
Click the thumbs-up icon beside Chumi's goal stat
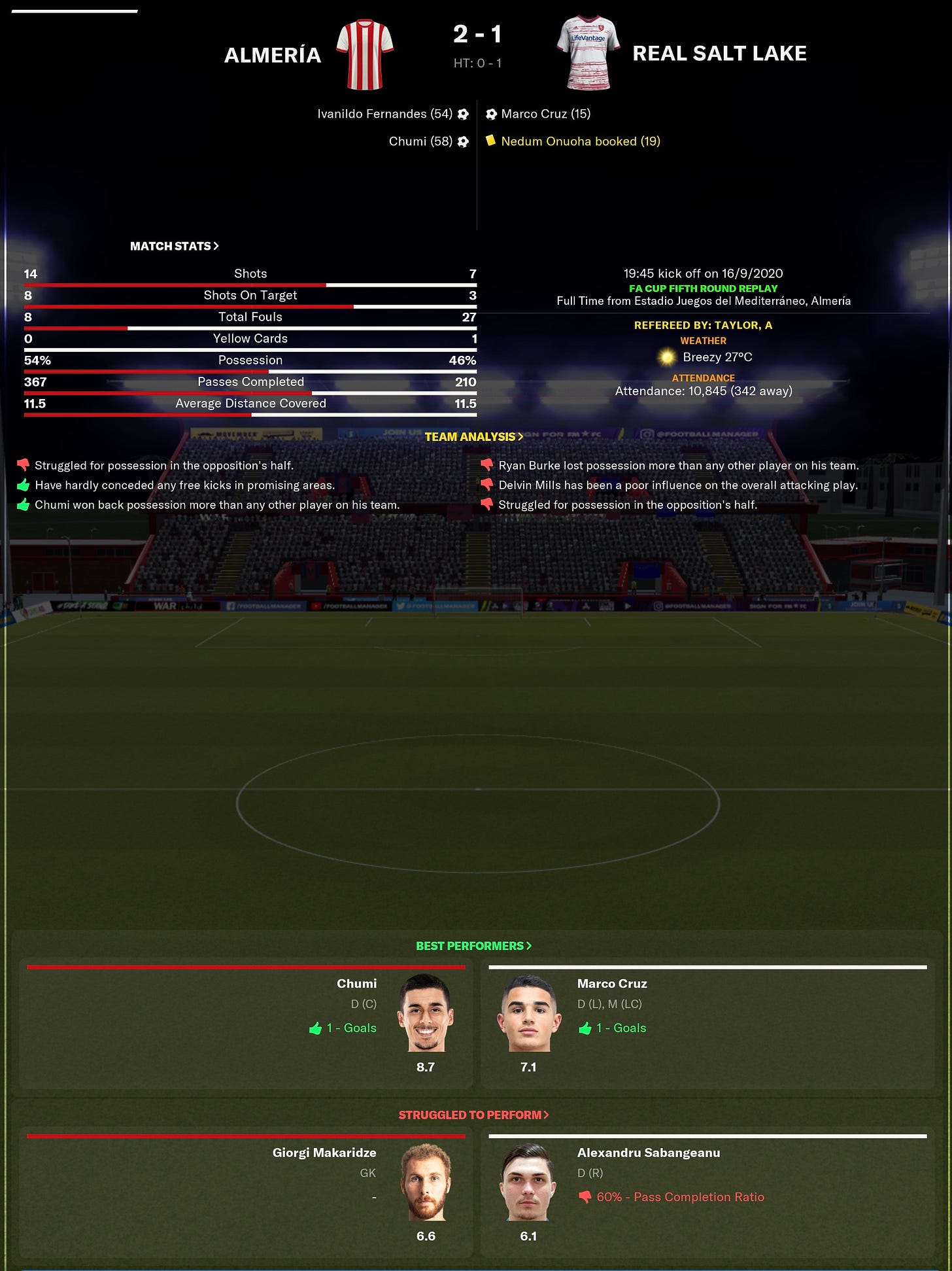point(316,1028)
